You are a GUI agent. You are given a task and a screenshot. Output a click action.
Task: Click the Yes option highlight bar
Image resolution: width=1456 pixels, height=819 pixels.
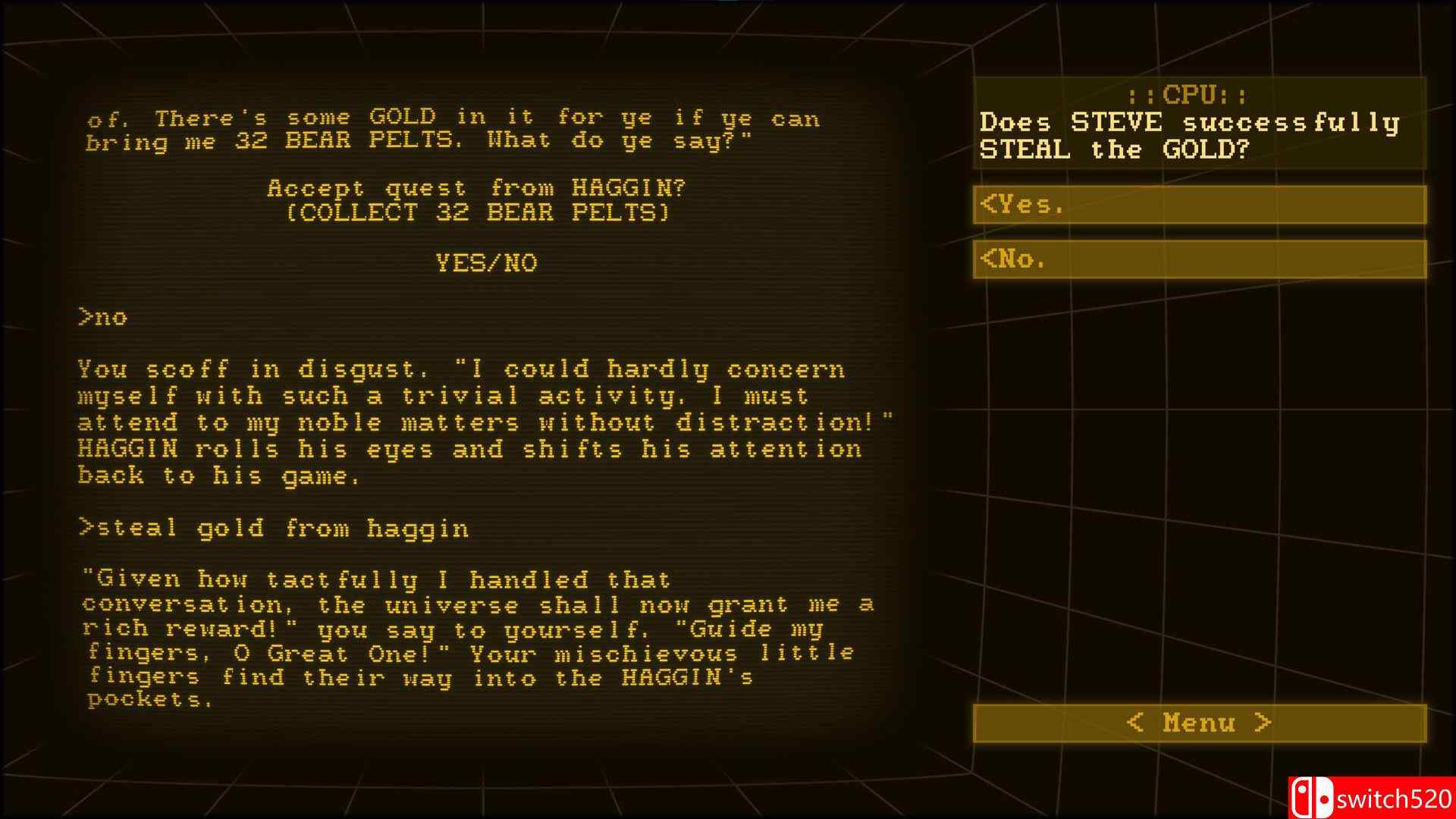[1198, 204]
